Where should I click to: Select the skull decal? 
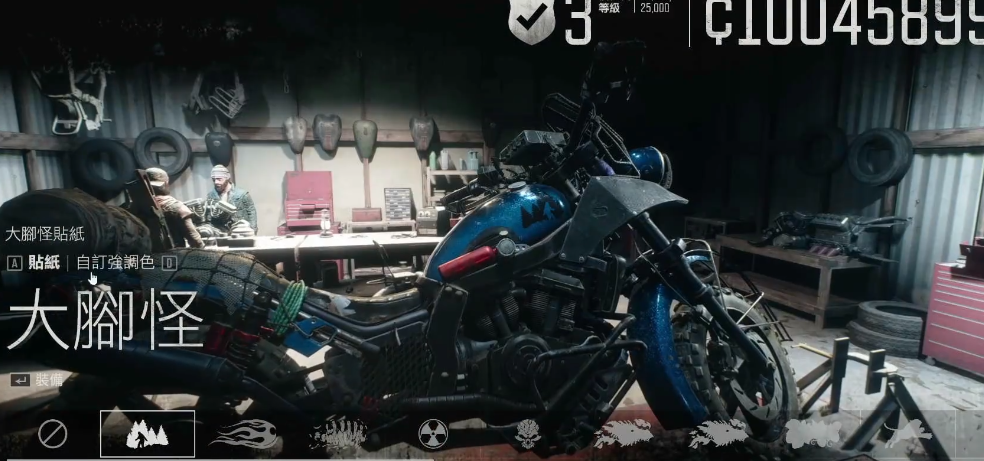click(528, 434)
